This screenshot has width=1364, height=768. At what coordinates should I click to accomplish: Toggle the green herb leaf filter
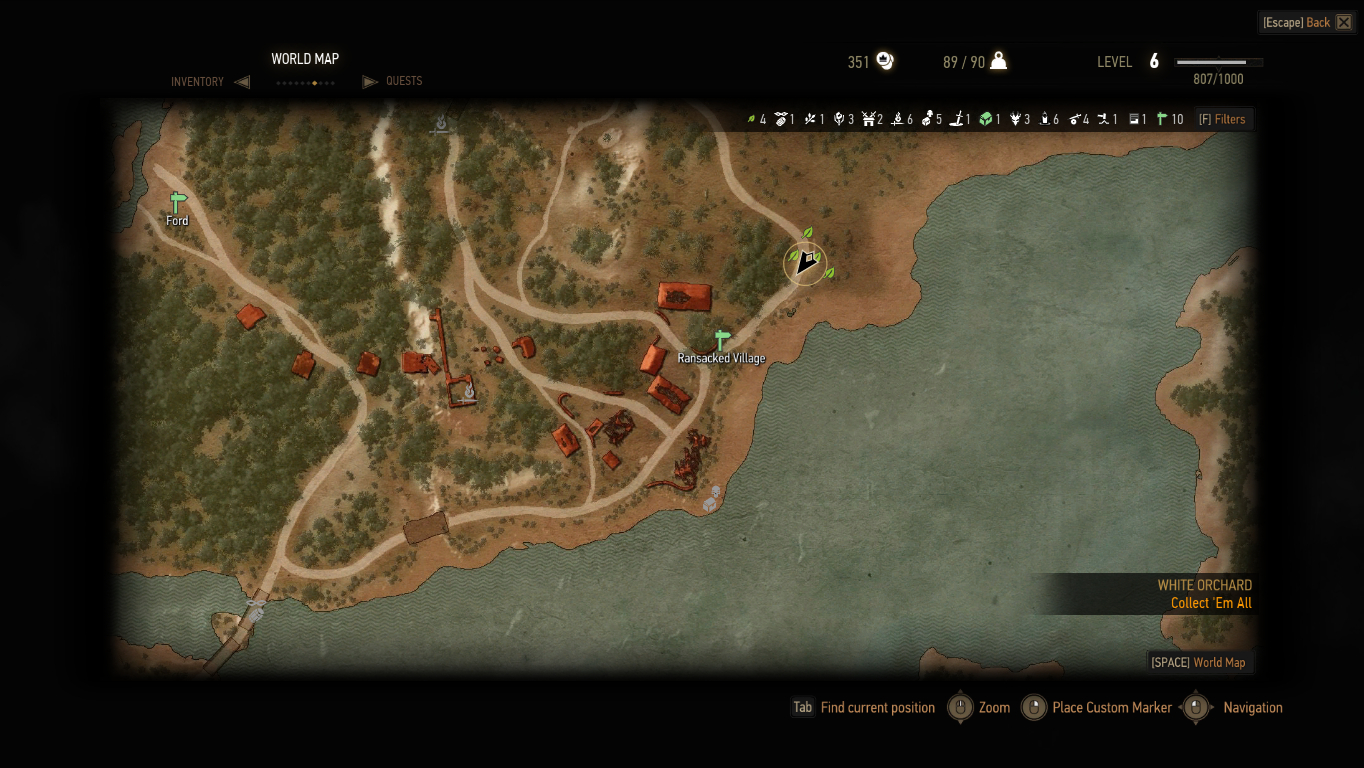pos(752,119)
